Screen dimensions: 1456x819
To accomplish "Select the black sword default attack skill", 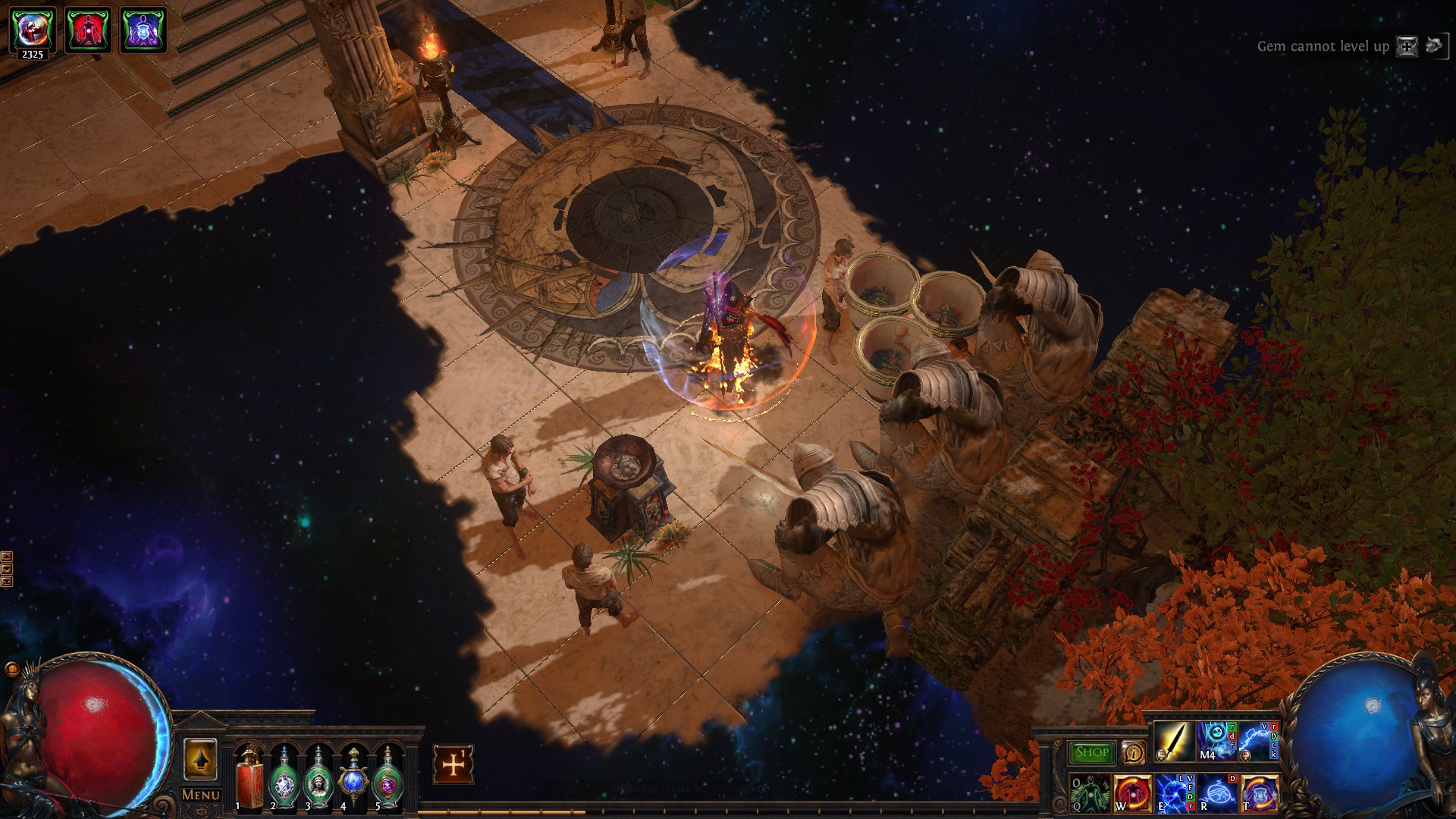I will [x=1174, y=741].
